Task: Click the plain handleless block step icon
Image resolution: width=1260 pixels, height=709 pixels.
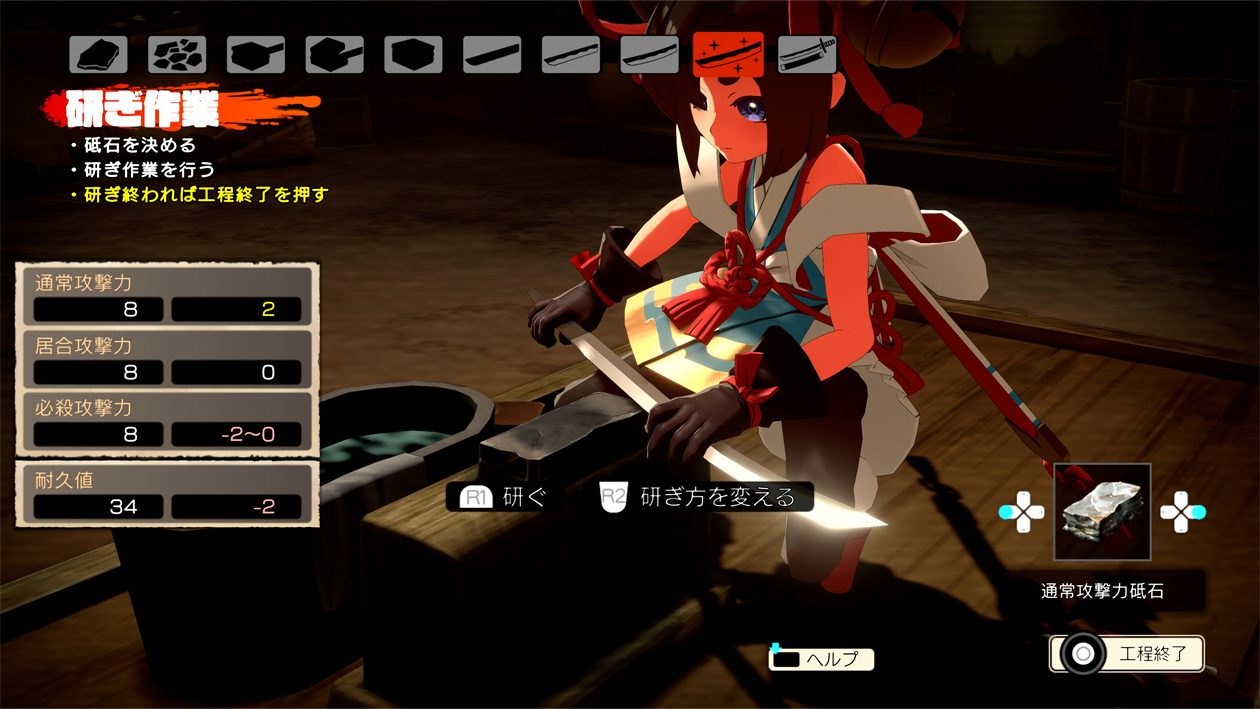Action: click(413, 55)
